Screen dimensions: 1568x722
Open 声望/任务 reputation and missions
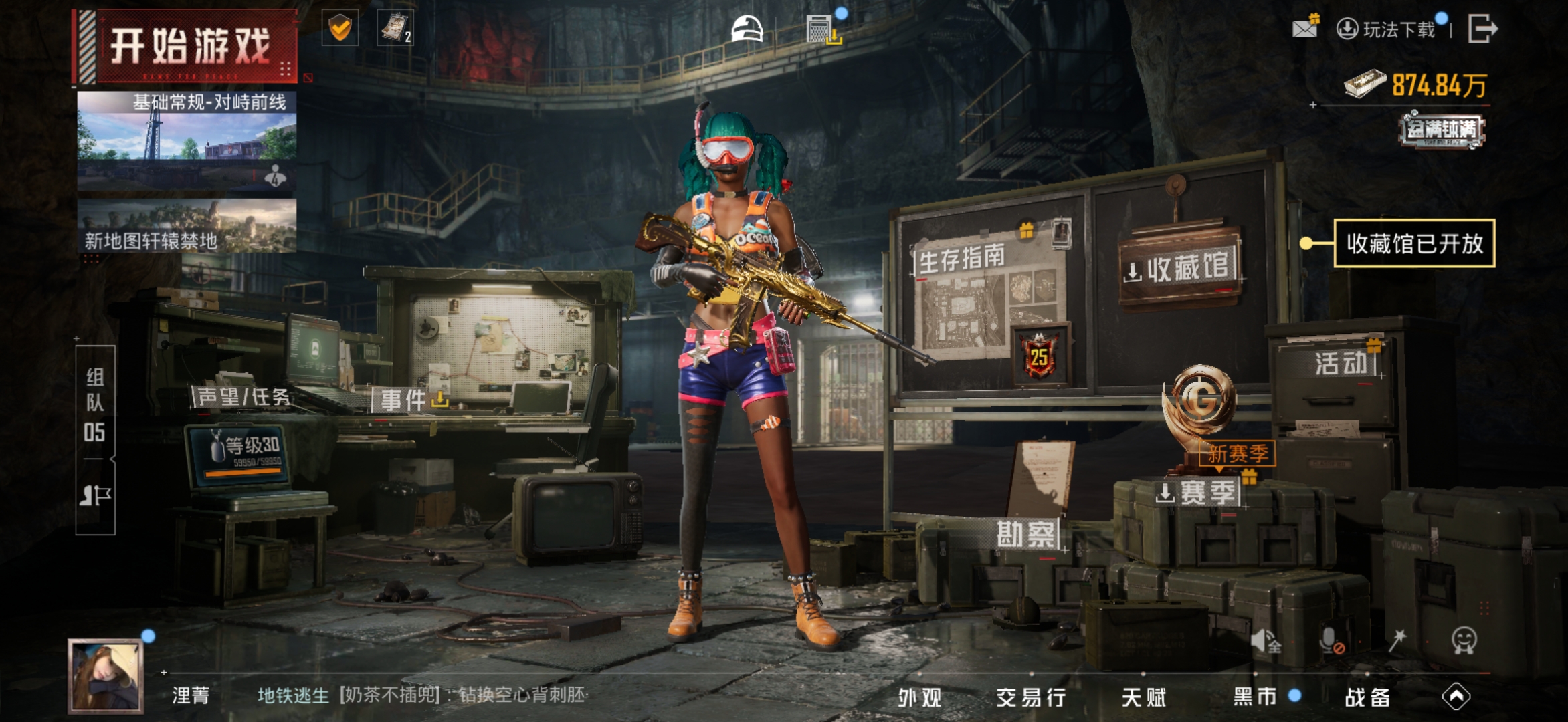pos(243,397)
